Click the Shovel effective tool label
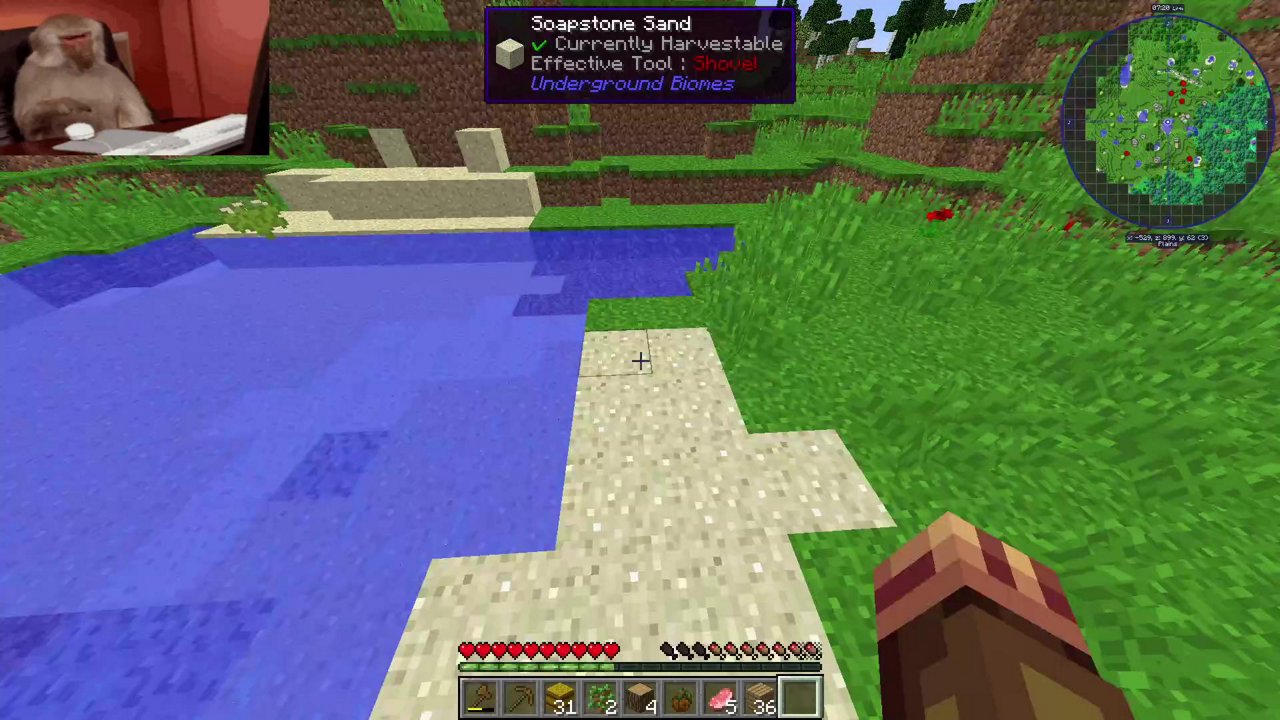 point(724,63)
